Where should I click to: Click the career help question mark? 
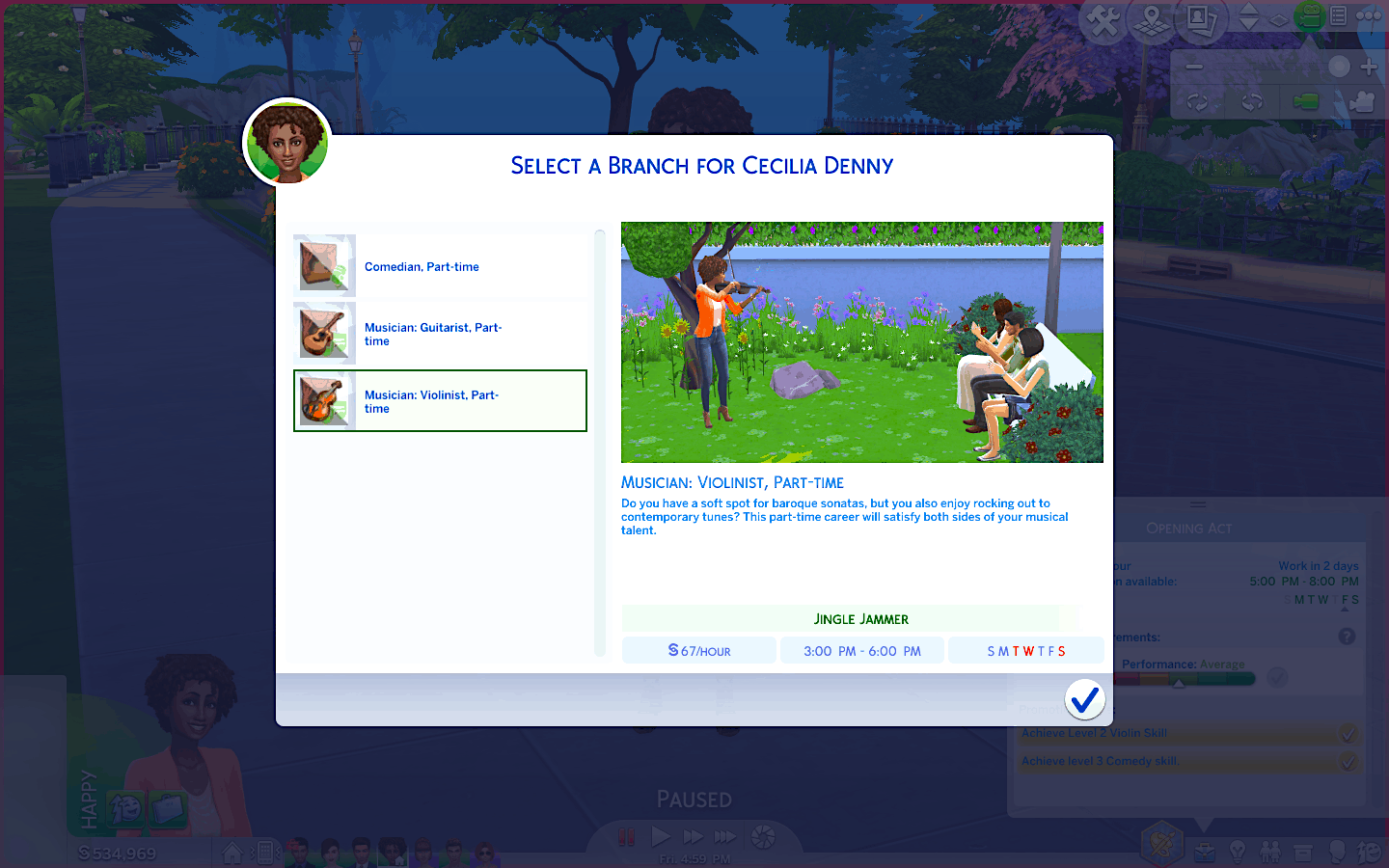click(x=1347, y=637)
